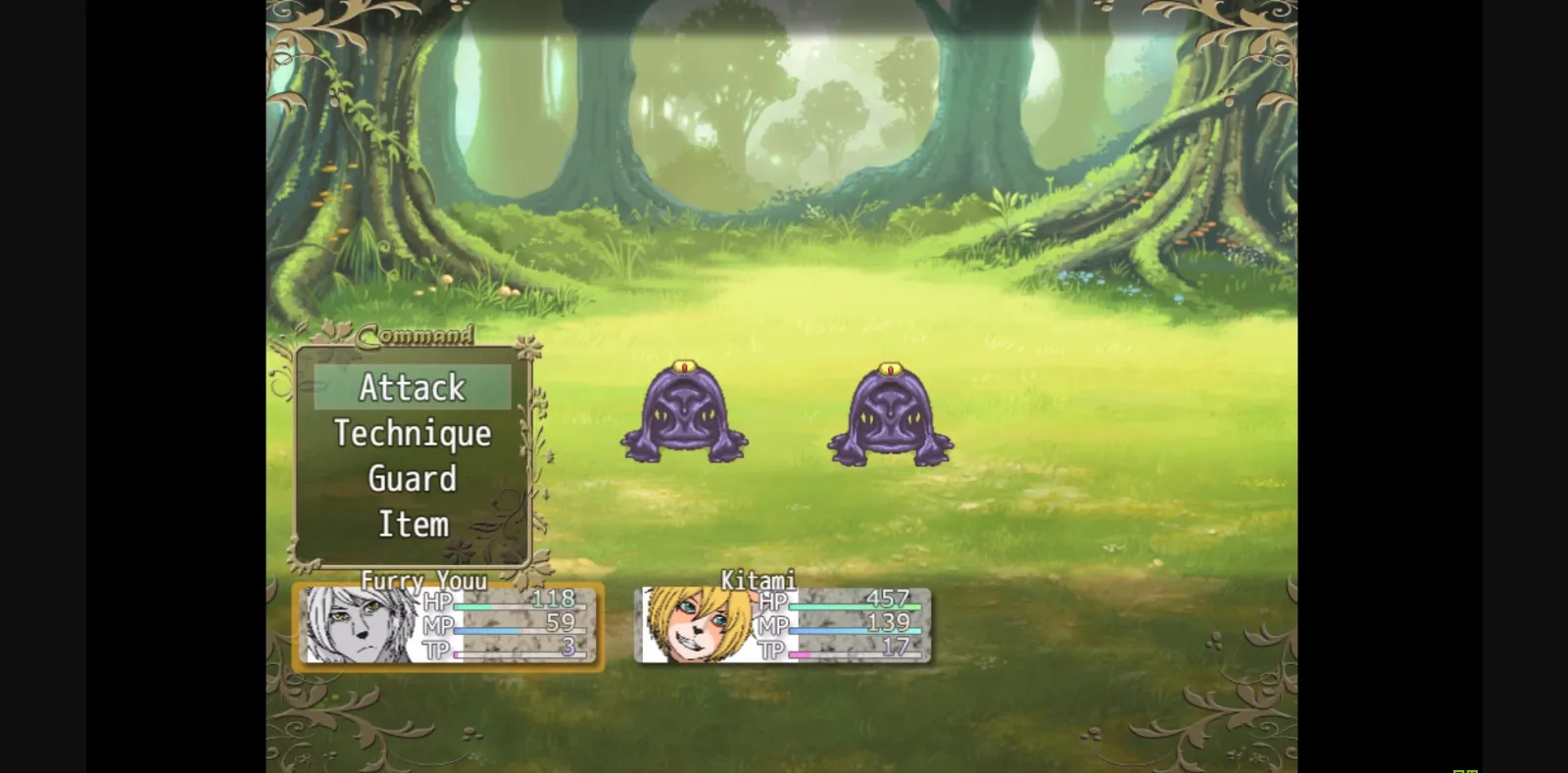Click the crown on the left slime

point(684,366)
